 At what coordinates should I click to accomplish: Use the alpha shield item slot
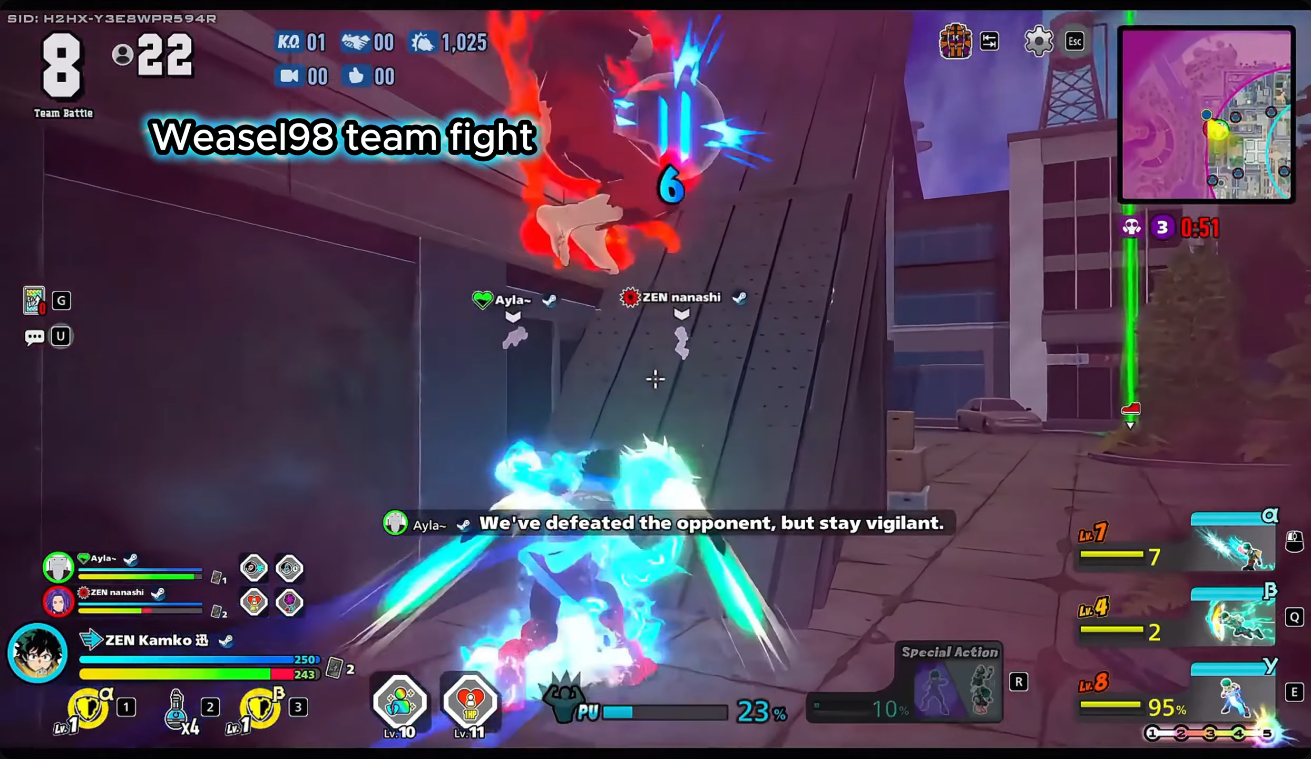tap(87, 709)
